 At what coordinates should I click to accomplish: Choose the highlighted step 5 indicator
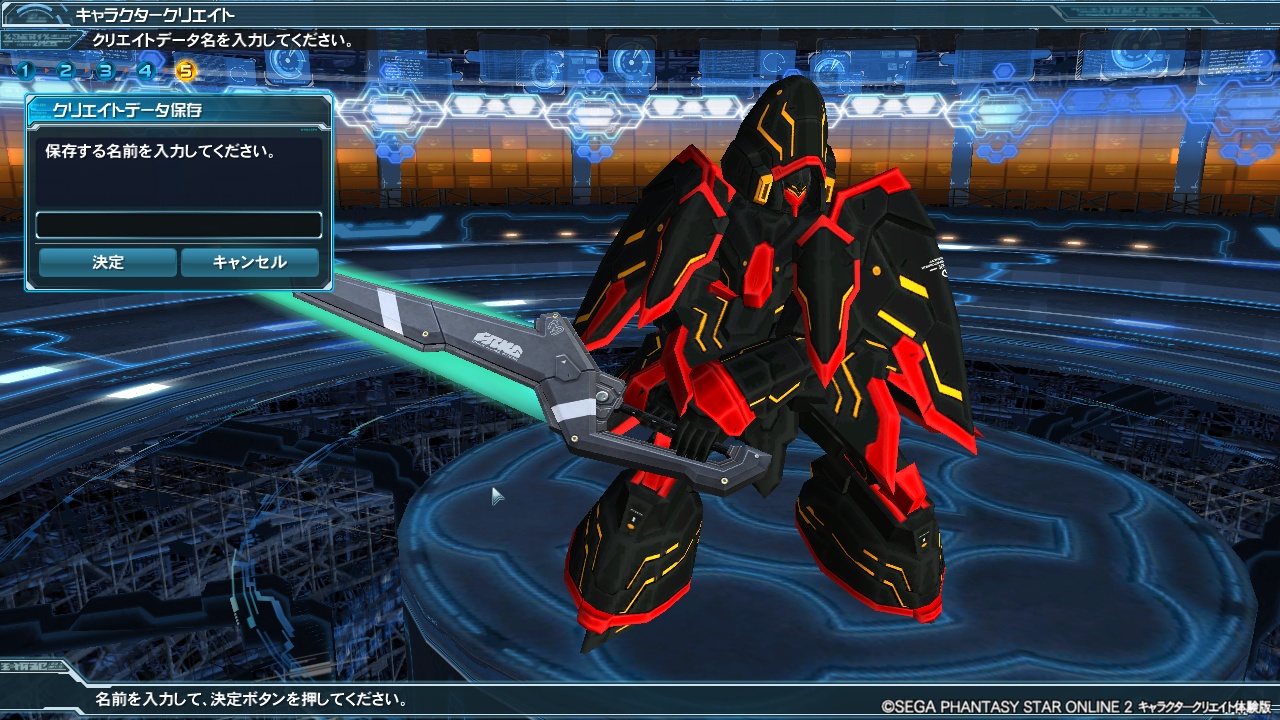pos(185,71)
